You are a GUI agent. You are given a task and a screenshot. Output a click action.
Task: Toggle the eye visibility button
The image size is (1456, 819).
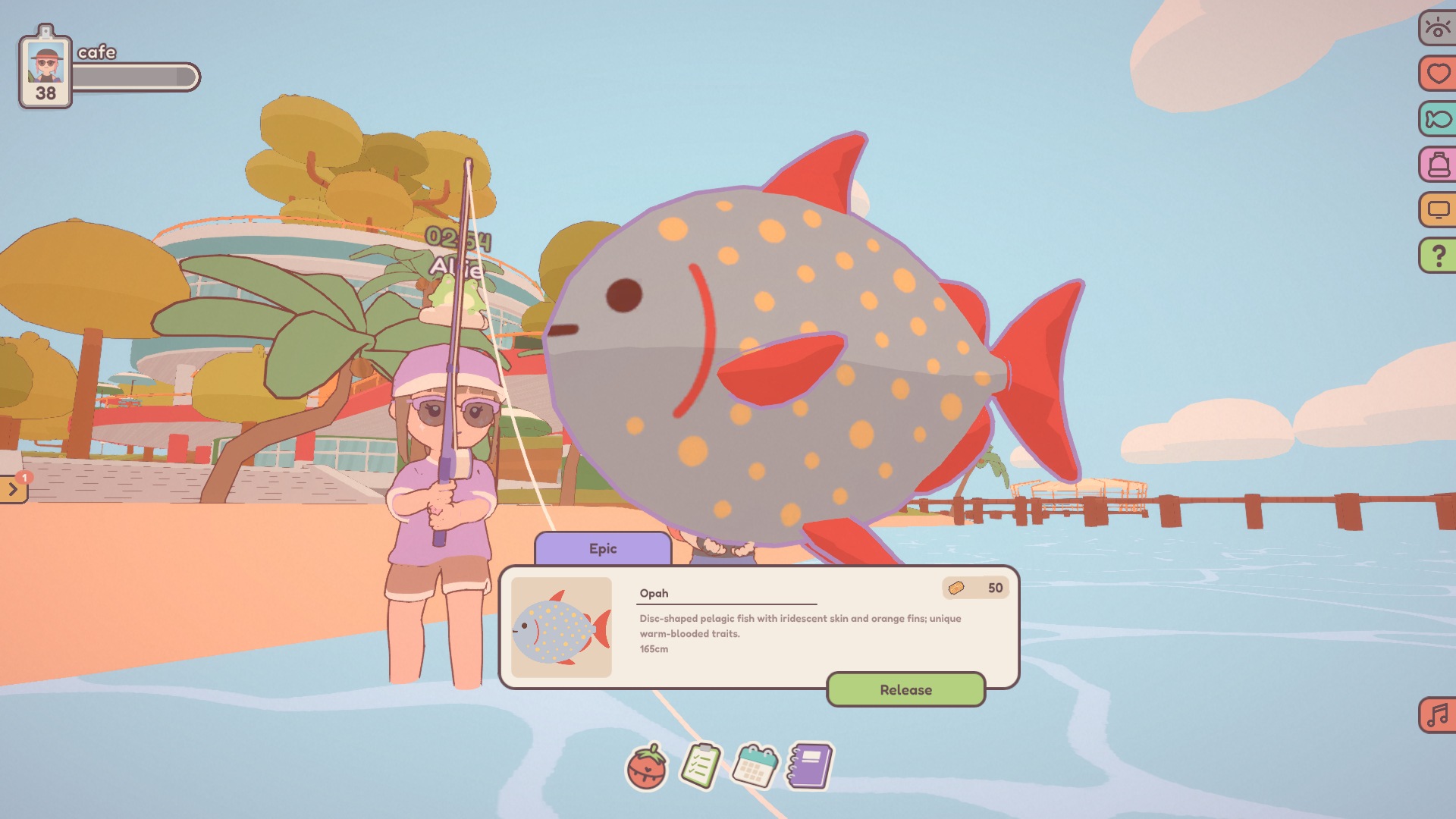pos(1437,29)
